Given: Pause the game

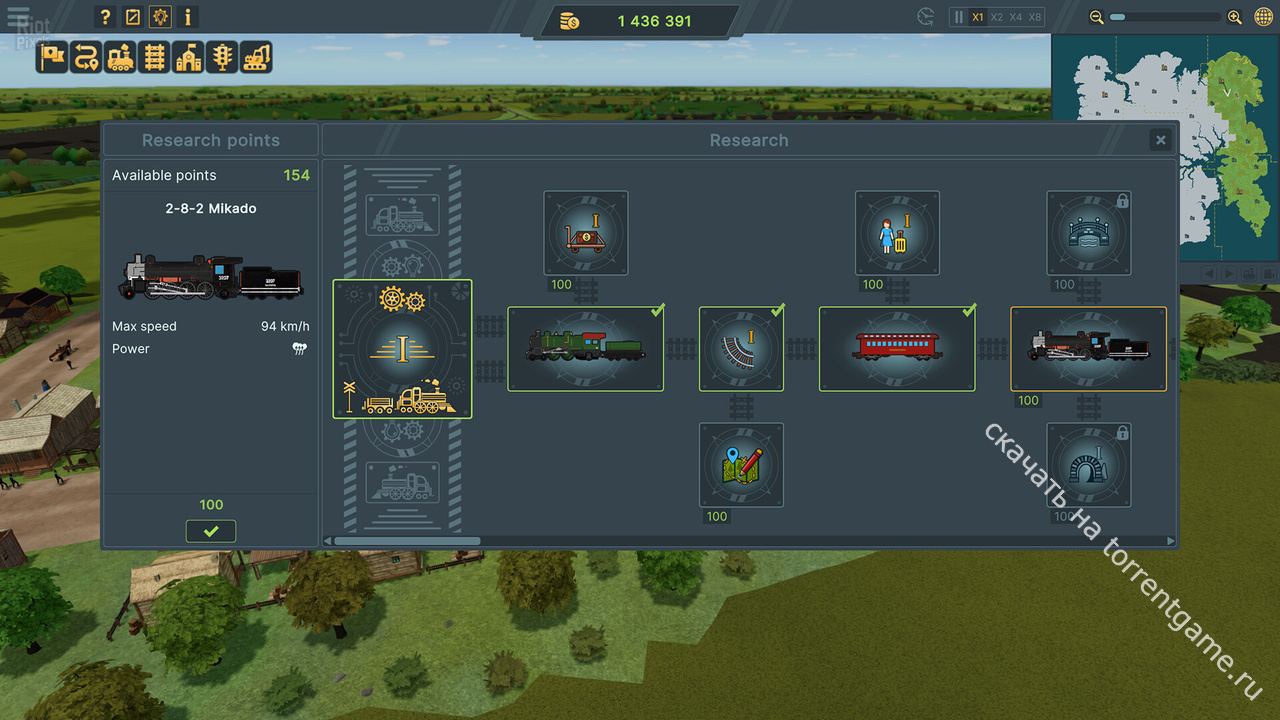Looking at the screenshot, I should pos(958,17).
